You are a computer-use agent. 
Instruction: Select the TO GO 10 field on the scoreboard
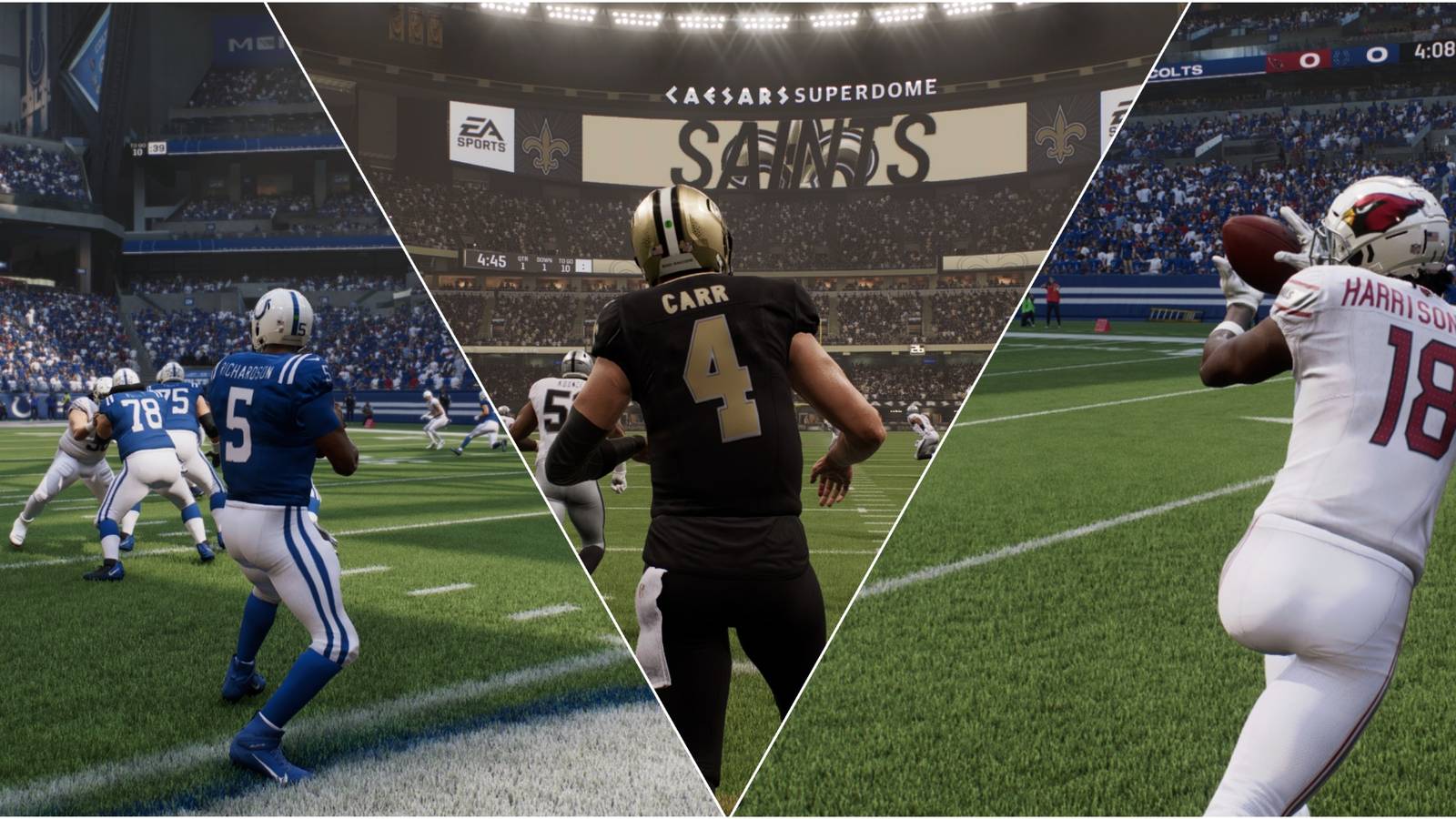(x=567, y=264)
